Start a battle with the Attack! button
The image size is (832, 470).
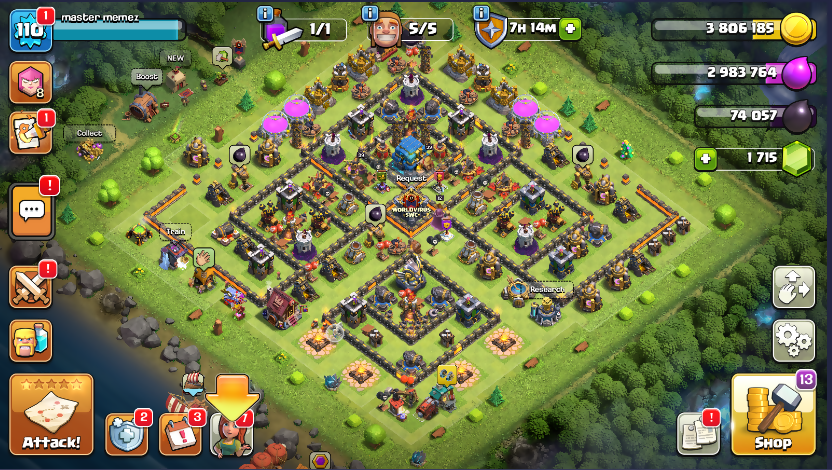pos(51,414)
